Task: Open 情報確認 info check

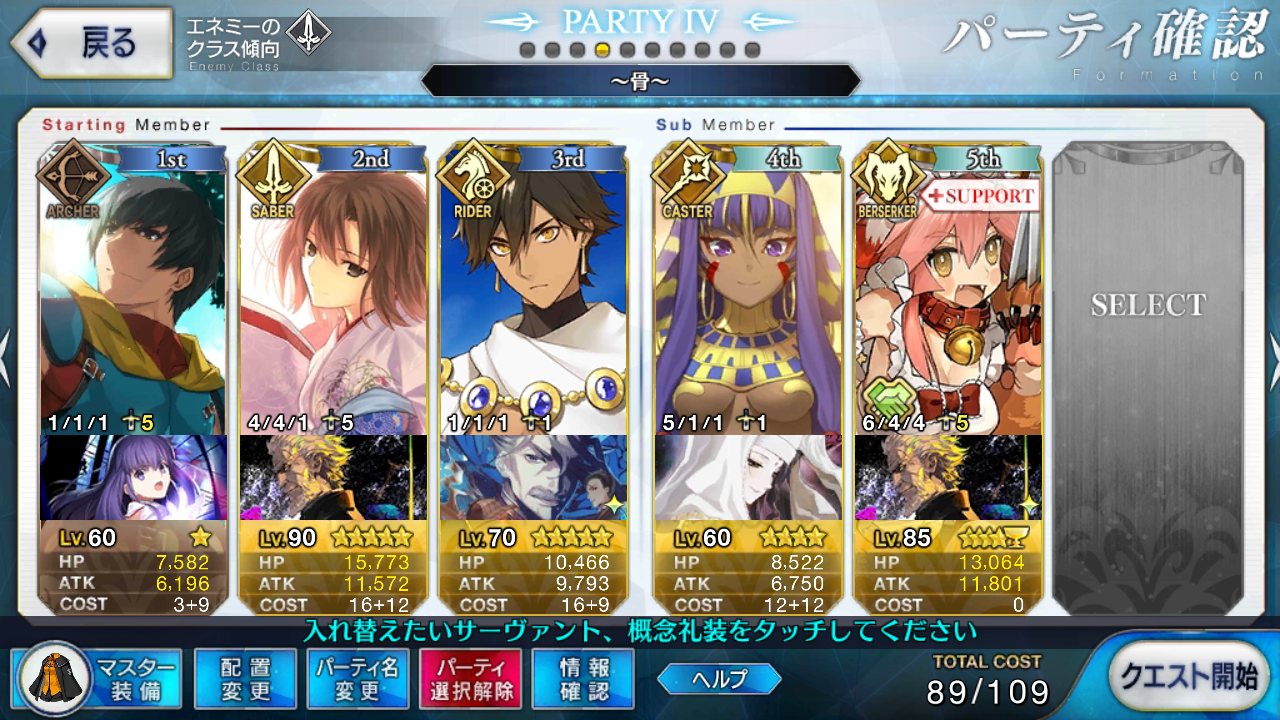Action: pos(584,679)
